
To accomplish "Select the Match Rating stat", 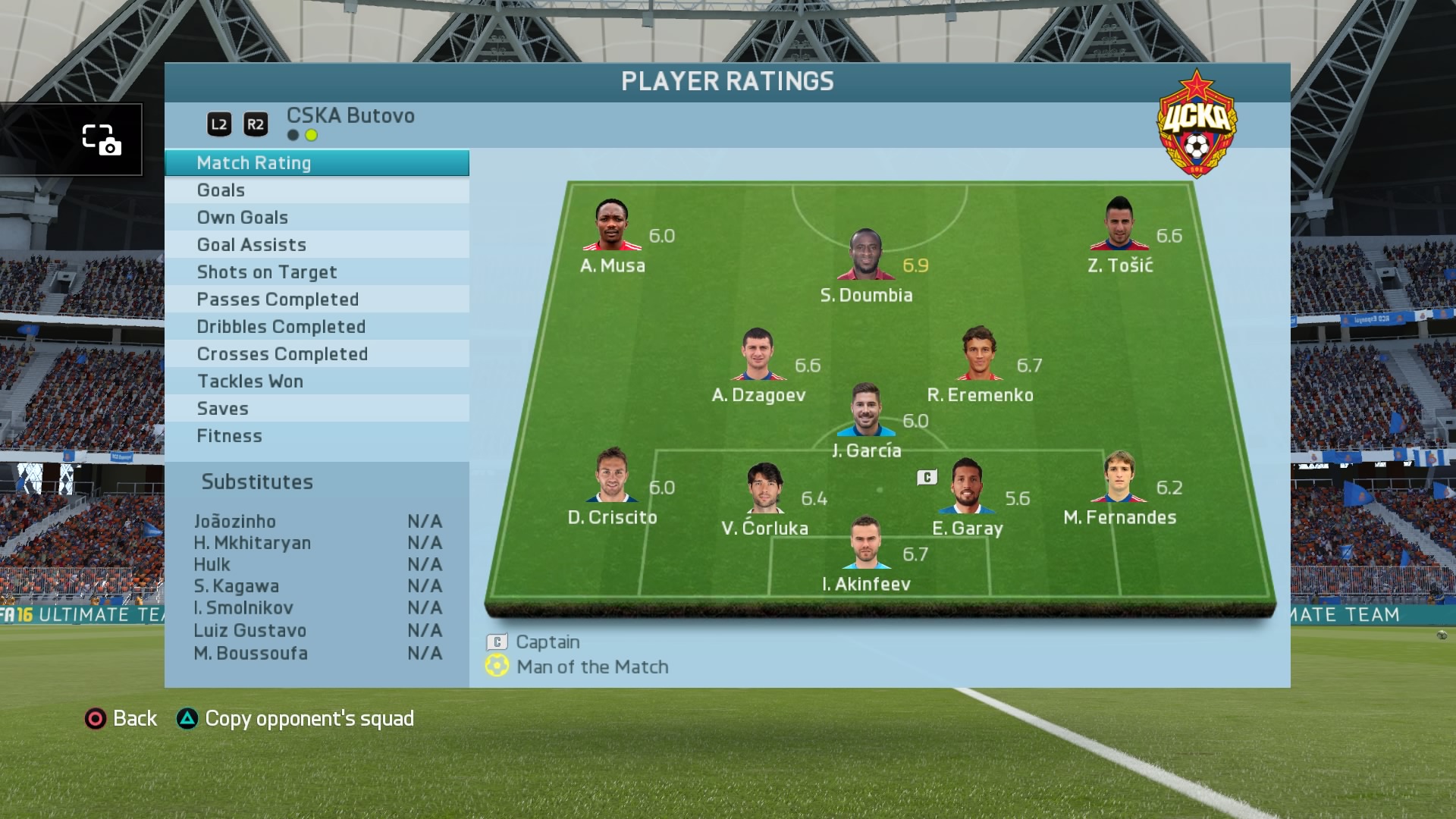I will [316, 163].
